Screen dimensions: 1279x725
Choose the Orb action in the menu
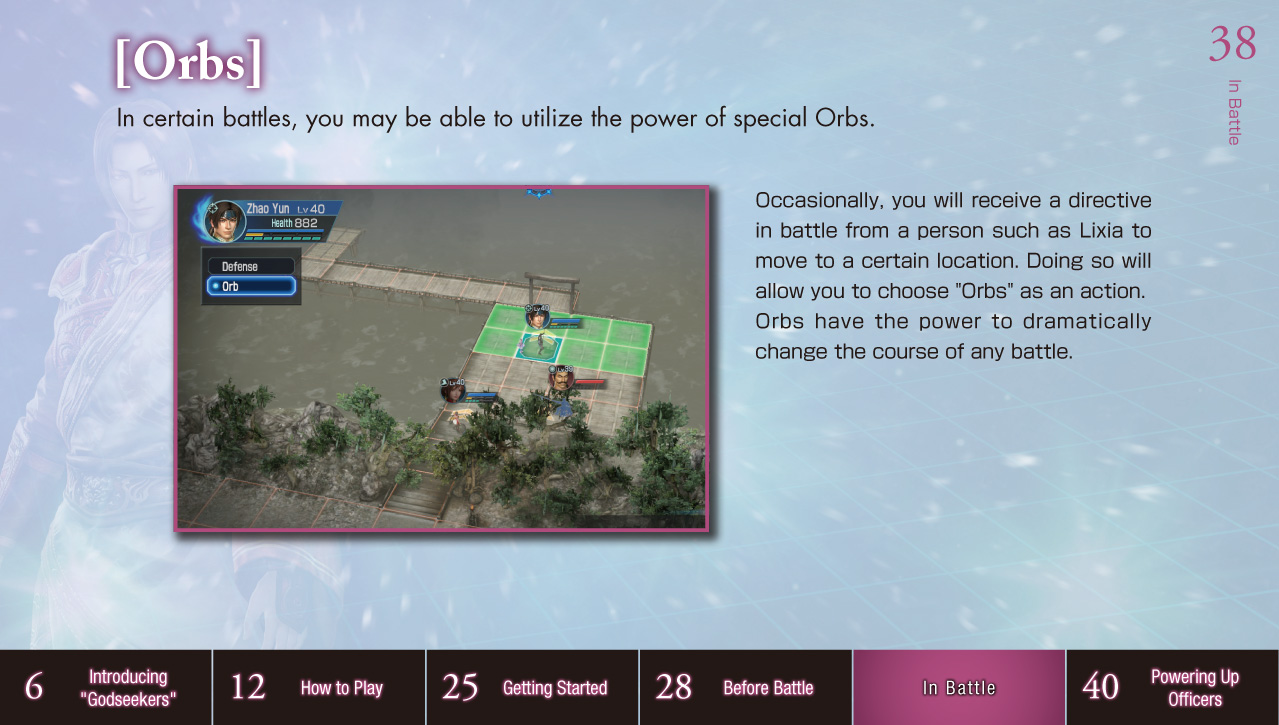pyautogui.click(x=251, y=287)
